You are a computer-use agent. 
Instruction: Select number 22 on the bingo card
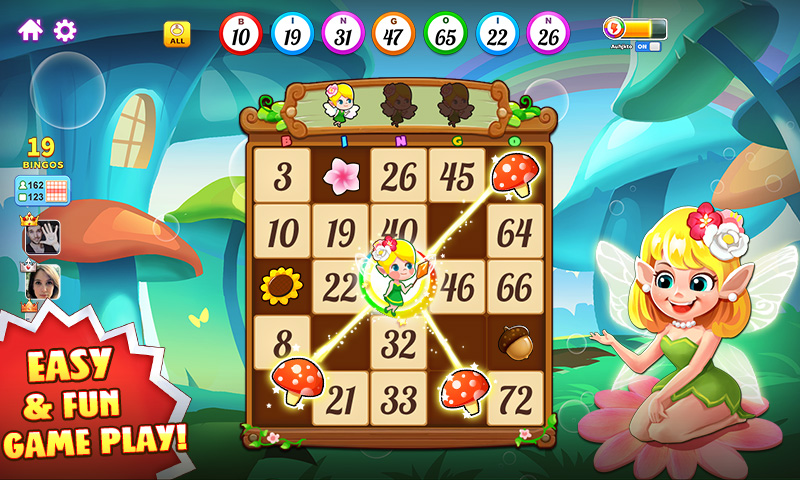[338, 288]
